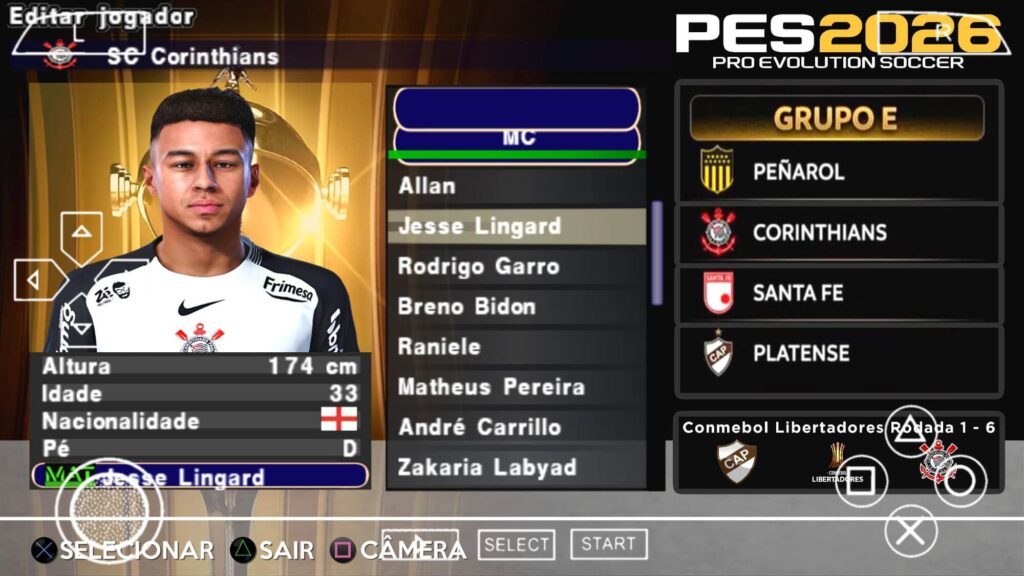Choose Zakaria Labyad from the list
Viewport: 1024px width, 576px height.
click(x=515, y=467)
